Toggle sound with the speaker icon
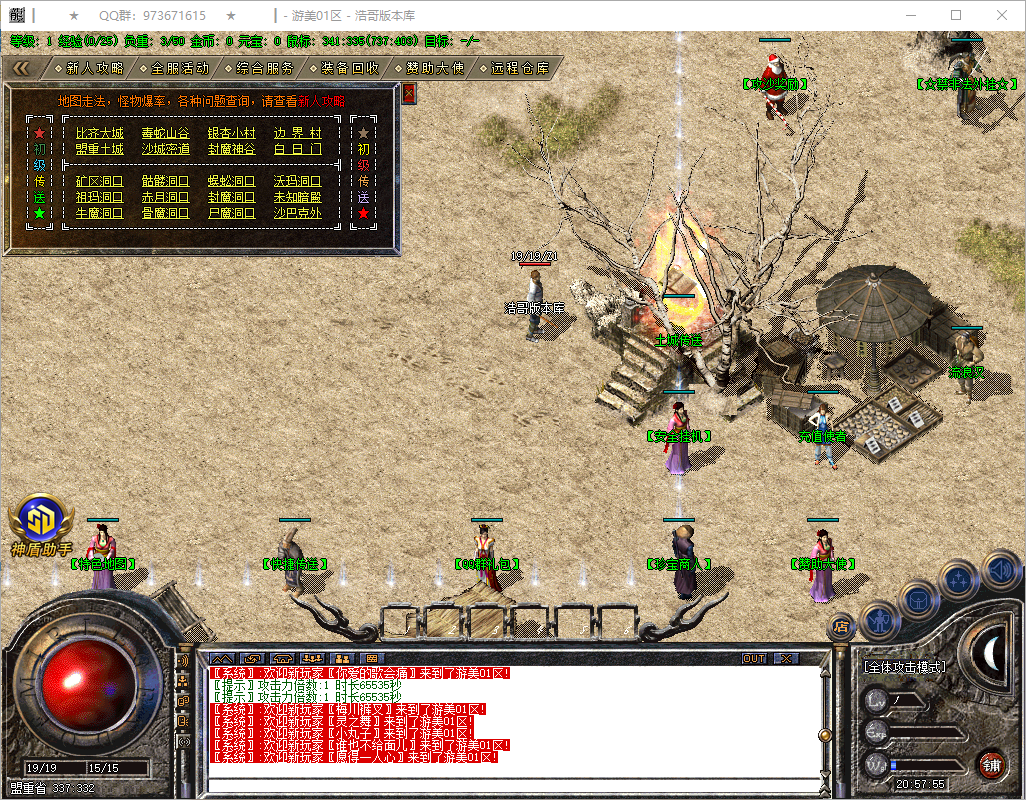The width and height of the screenshot is (1026, 800). (x=1000, y=571)
